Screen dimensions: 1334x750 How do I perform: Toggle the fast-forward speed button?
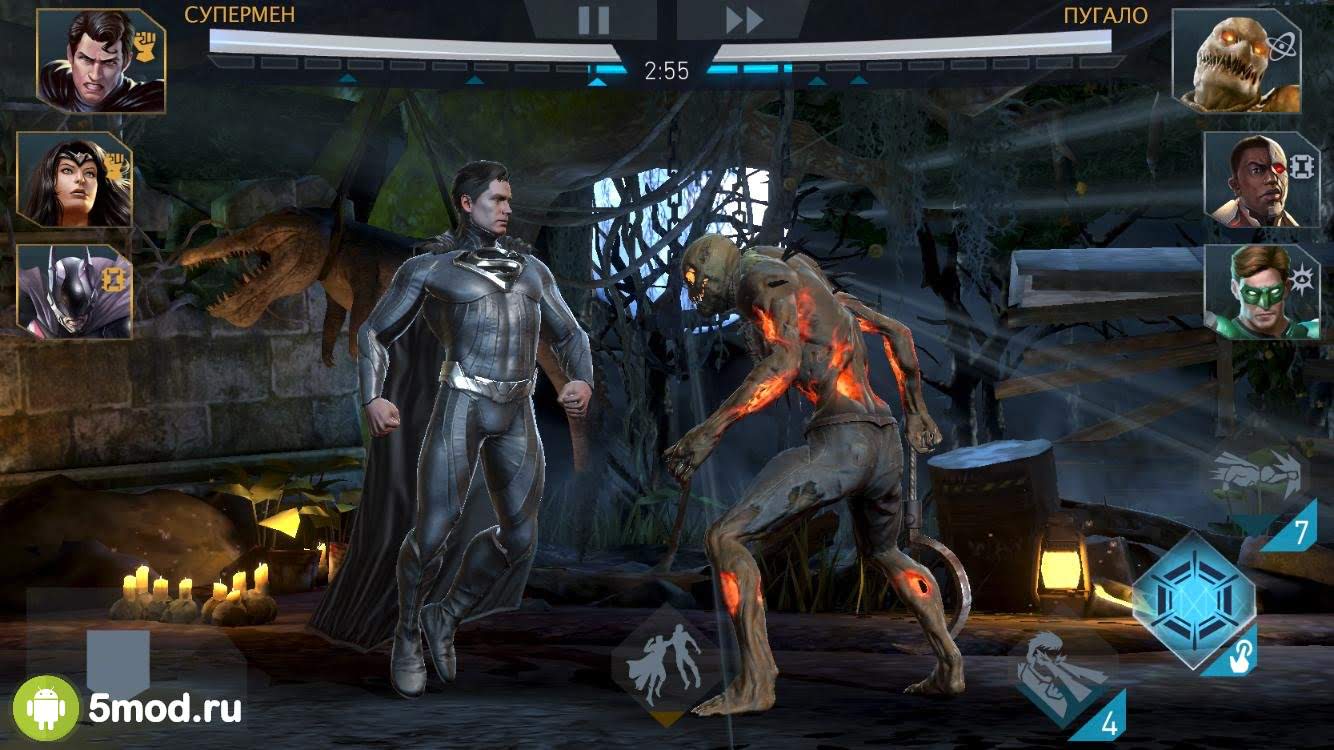[743, 20]
